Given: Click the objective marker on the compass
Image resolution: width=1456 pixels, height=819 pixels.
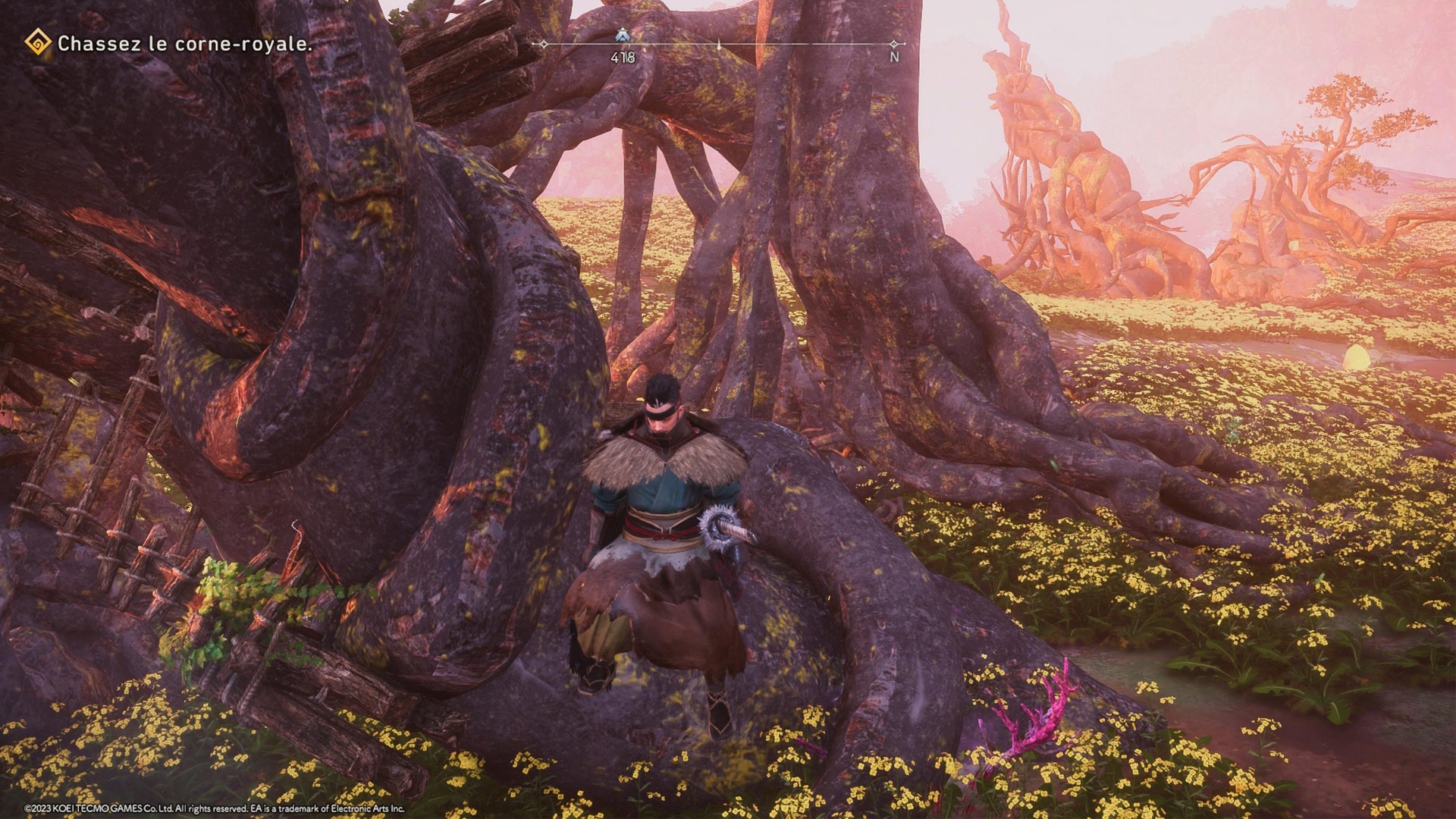Looking at the screenshot, I should pos(623,35).
